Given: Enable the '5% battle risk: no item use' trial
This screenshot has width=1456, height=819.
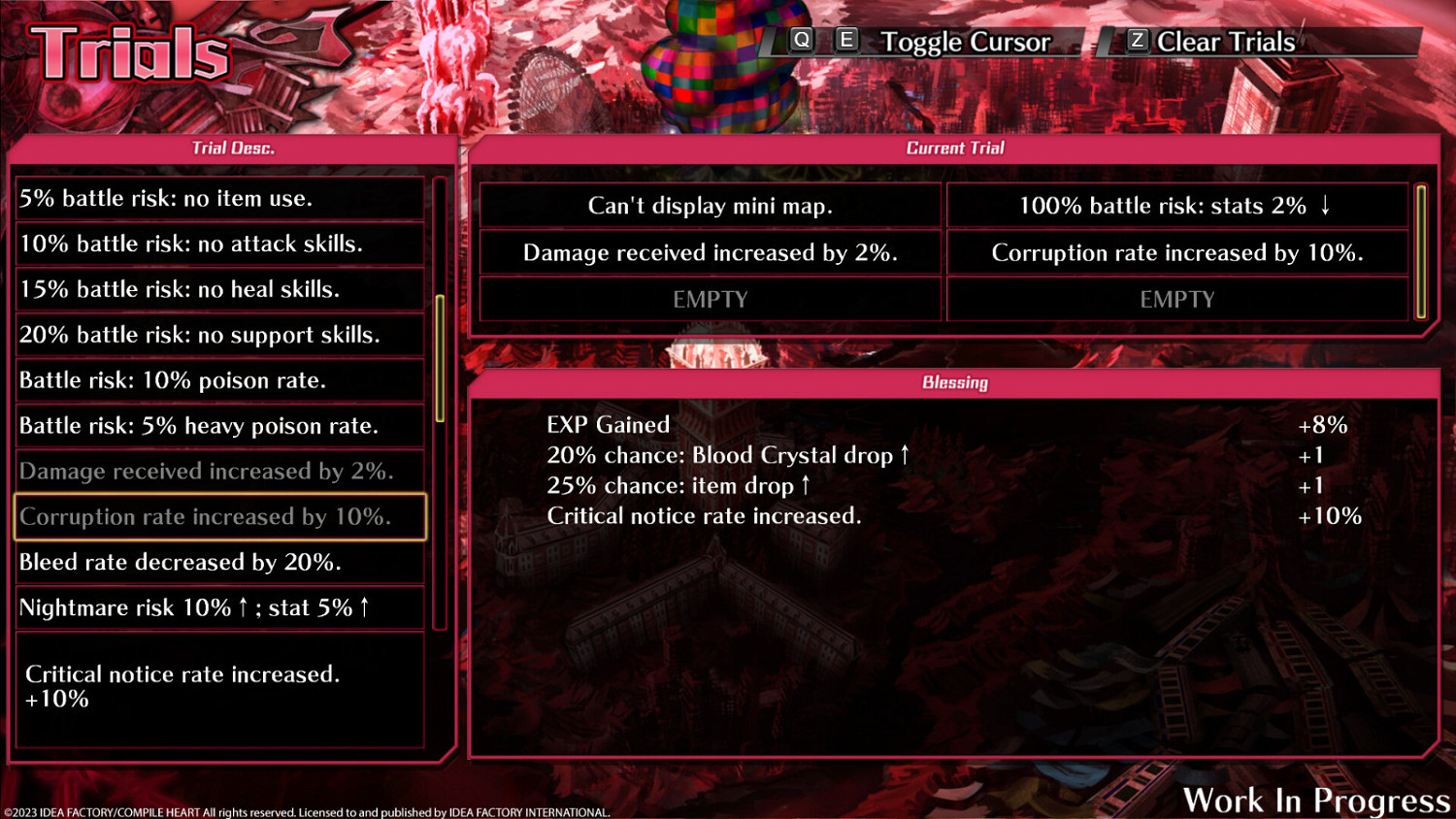Looking at the screenshot, I should [219, 198].
